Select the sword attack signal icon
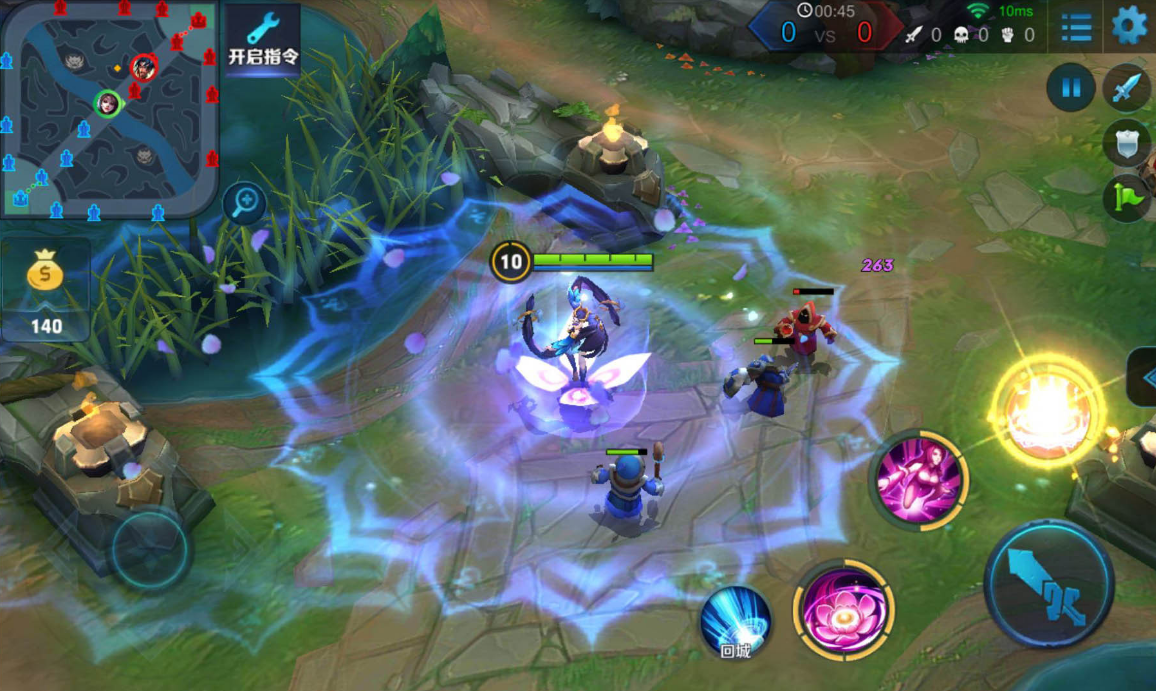This screenshot has height=691, width=1156. (x=1127, y=88)
